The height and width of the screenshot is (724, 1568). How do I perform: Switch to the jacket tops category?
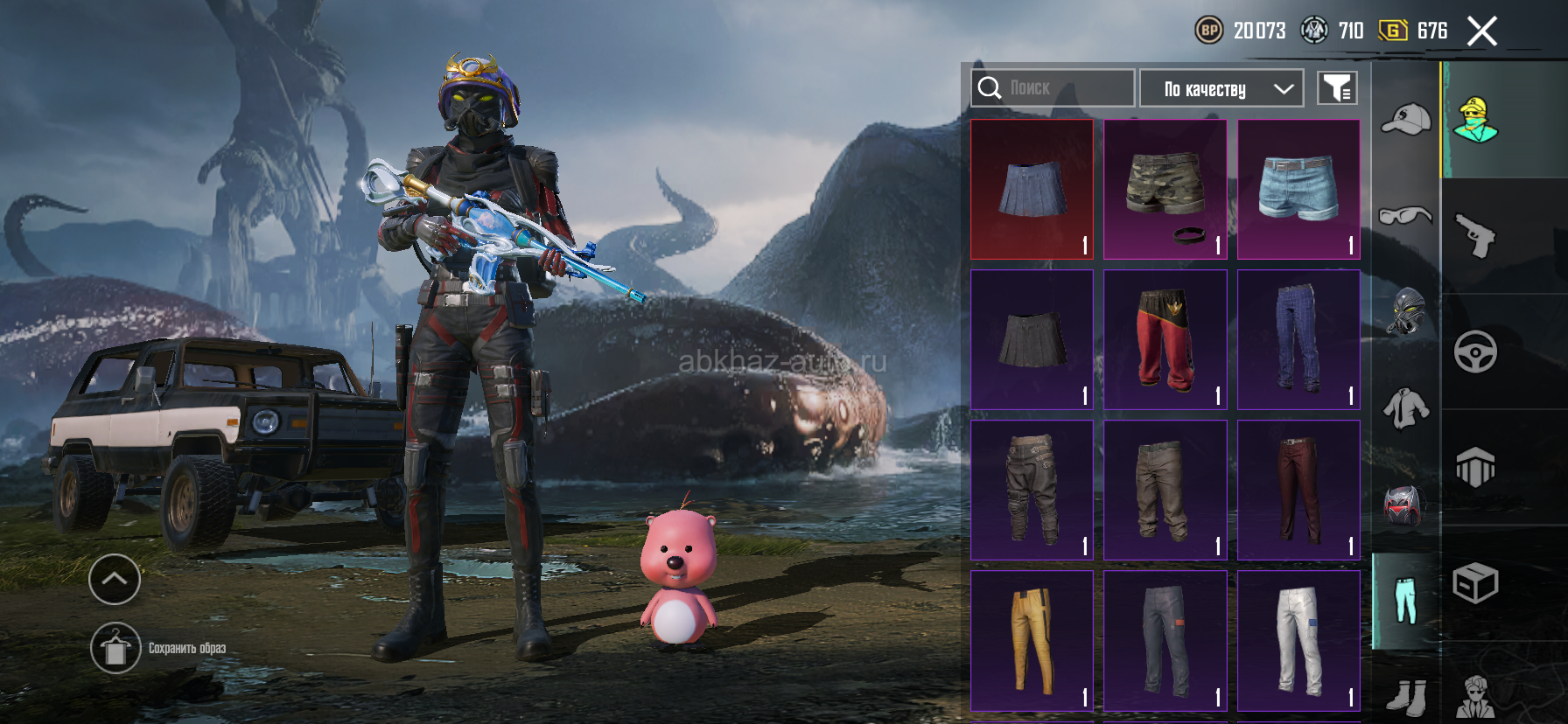point(1405,408)
